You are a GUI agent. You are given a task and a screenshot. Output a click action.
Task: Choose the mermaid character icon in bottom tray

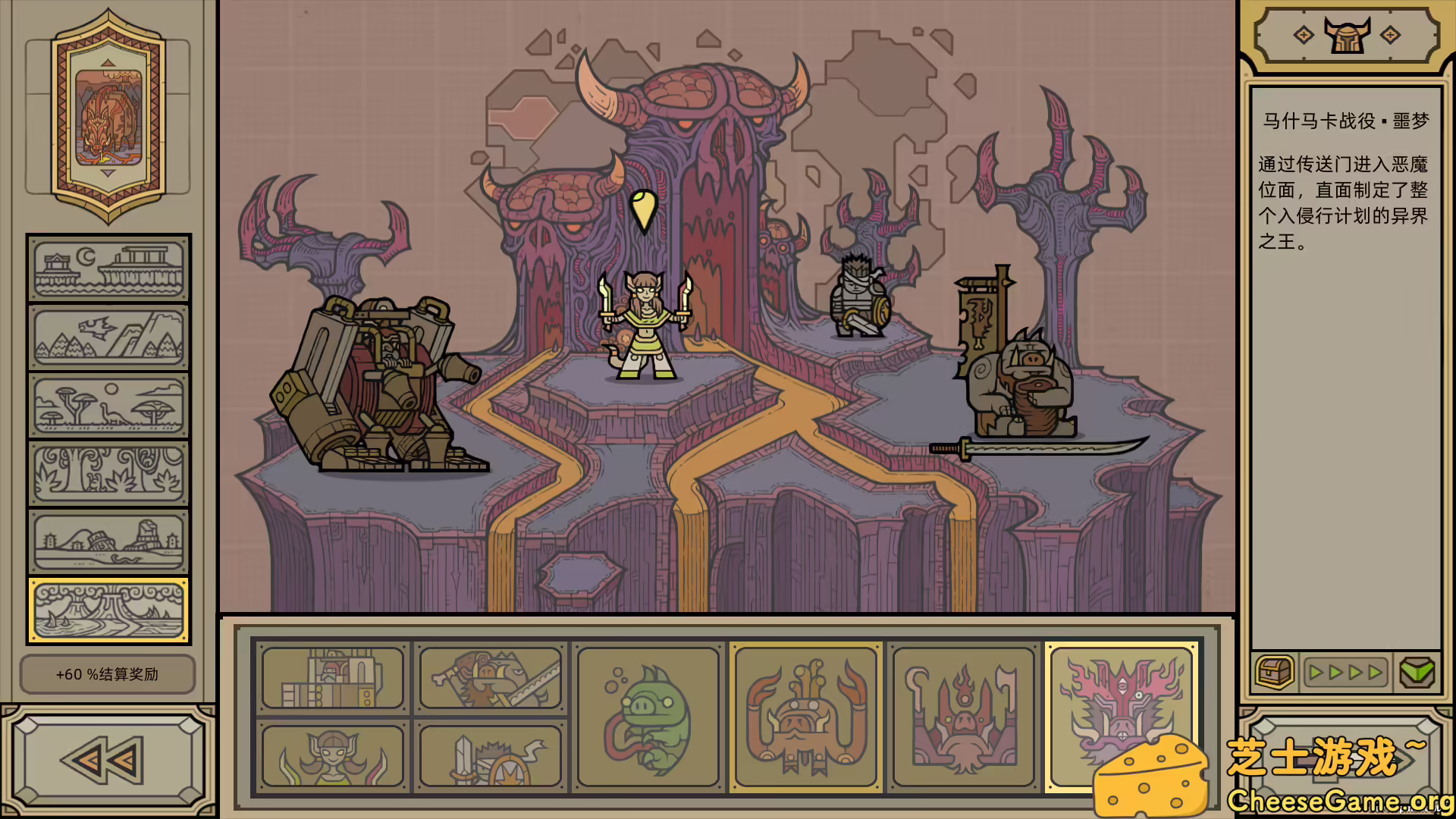[331, 756]
